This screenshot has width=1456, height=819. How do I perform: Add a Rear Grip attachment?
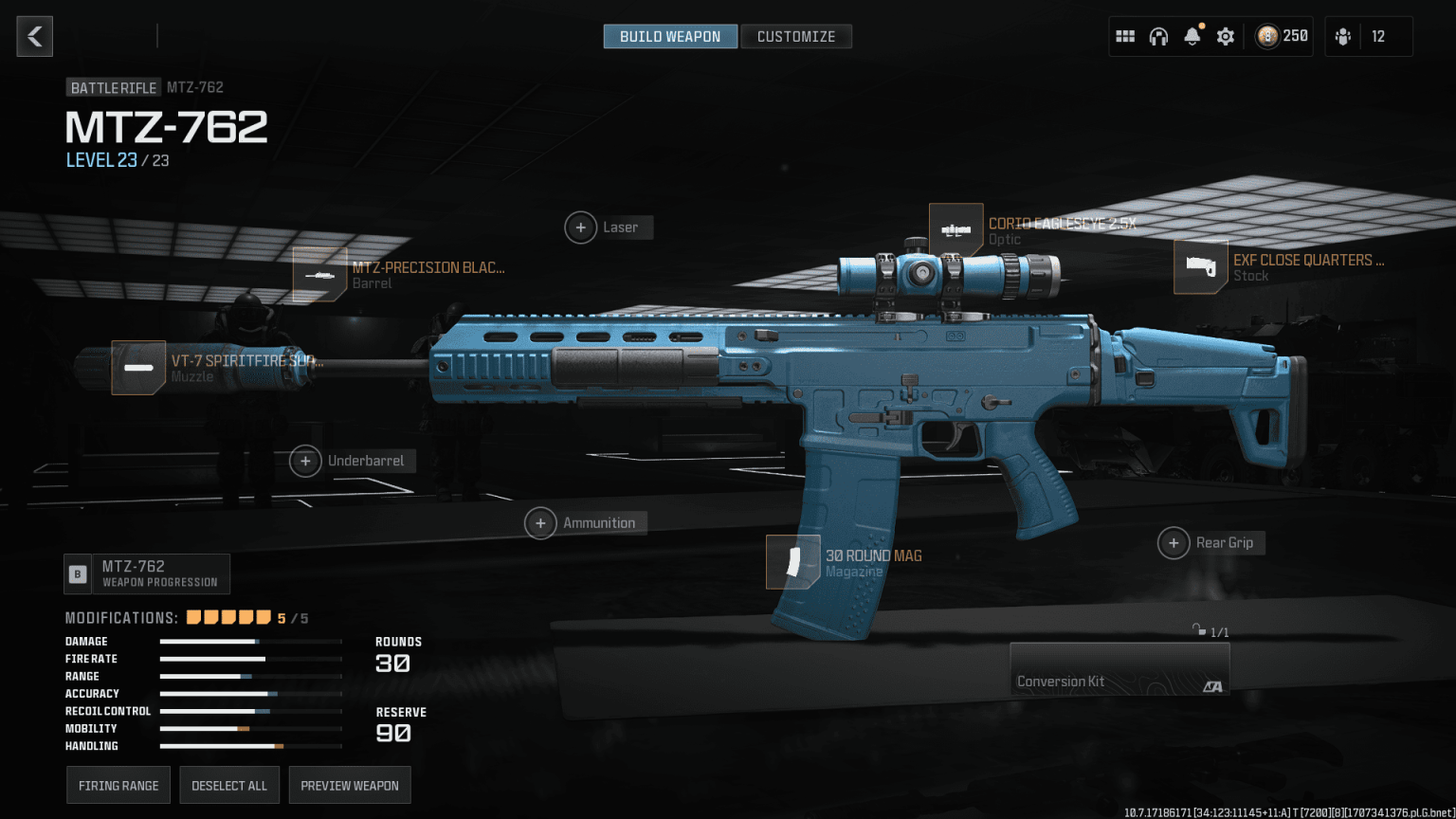[1174, 542]
